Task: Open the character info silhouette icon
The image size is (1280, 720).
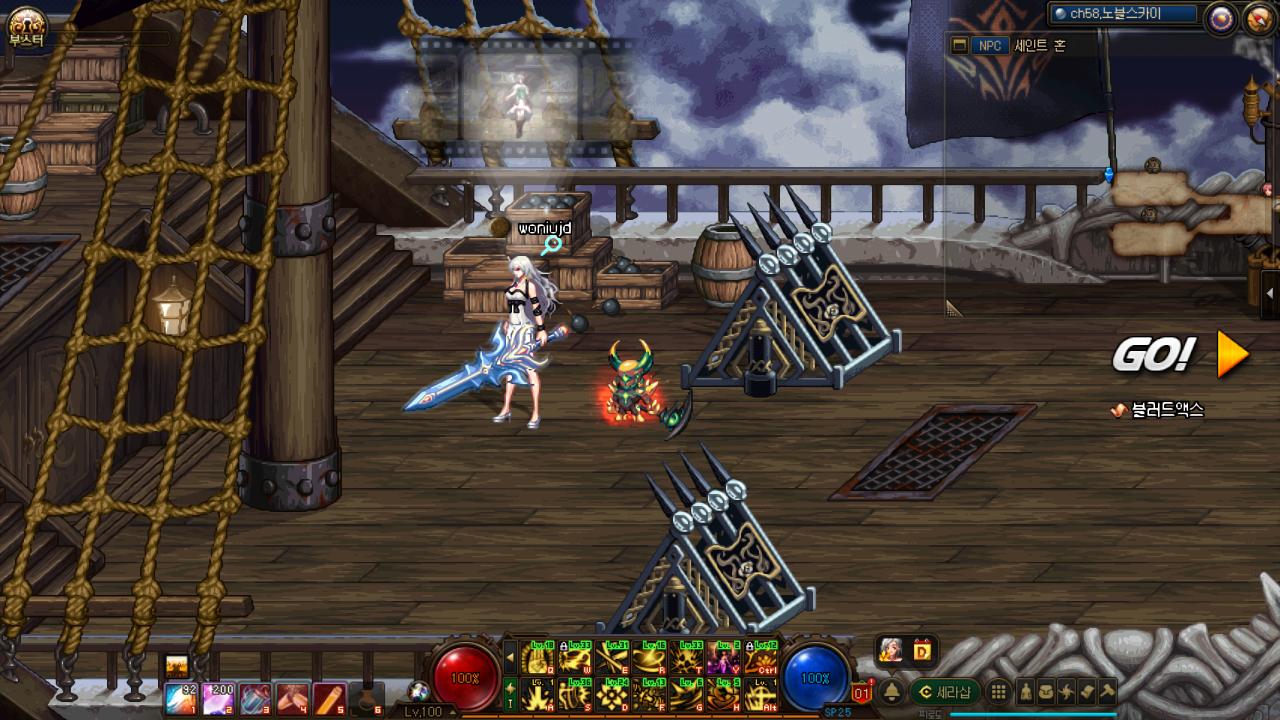Action: pyautogui.click(x=1025, y=692)
